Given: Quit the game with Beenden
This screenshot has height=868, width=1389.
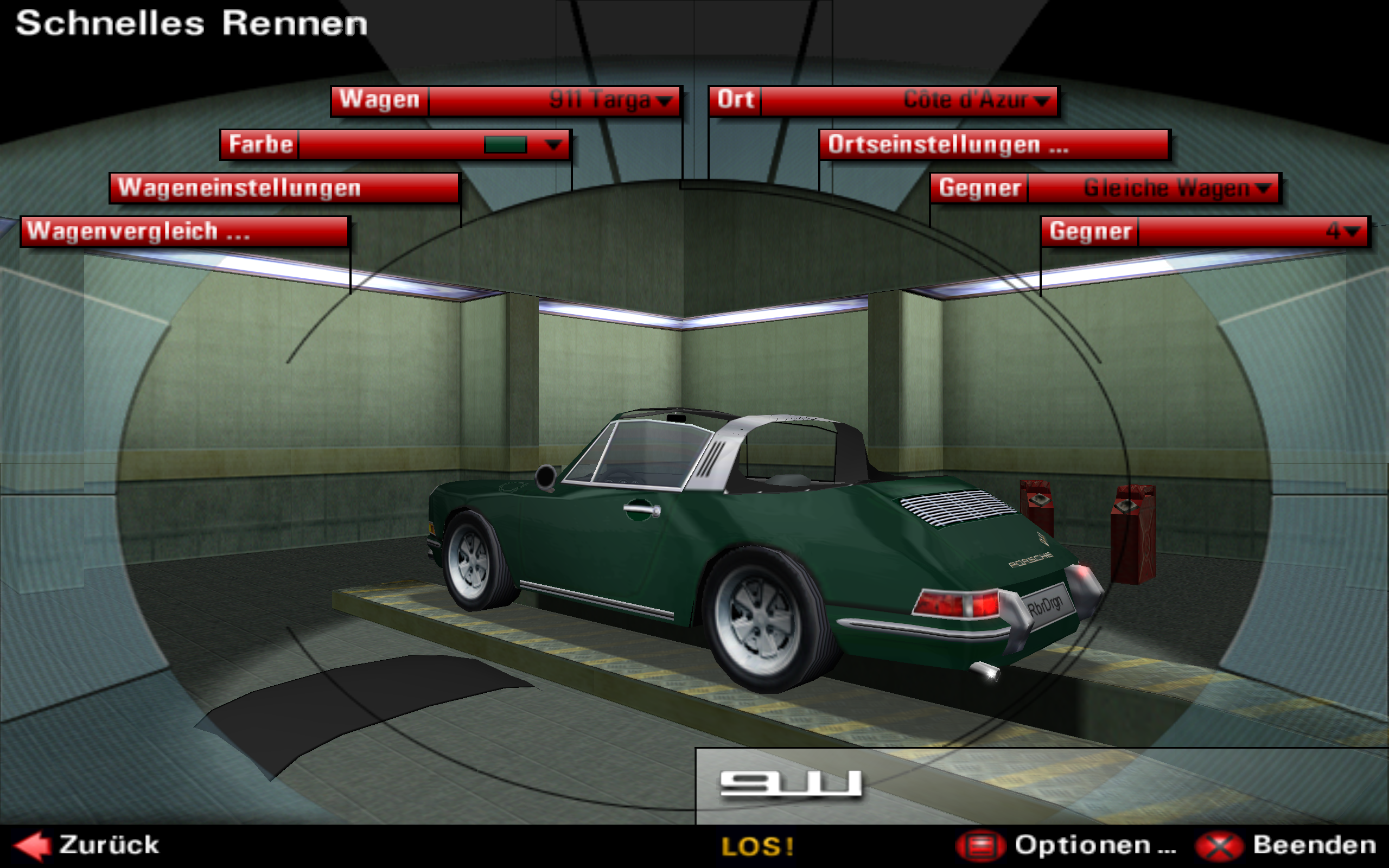Looking at the screenshot, I should (x=1286, y=845).
